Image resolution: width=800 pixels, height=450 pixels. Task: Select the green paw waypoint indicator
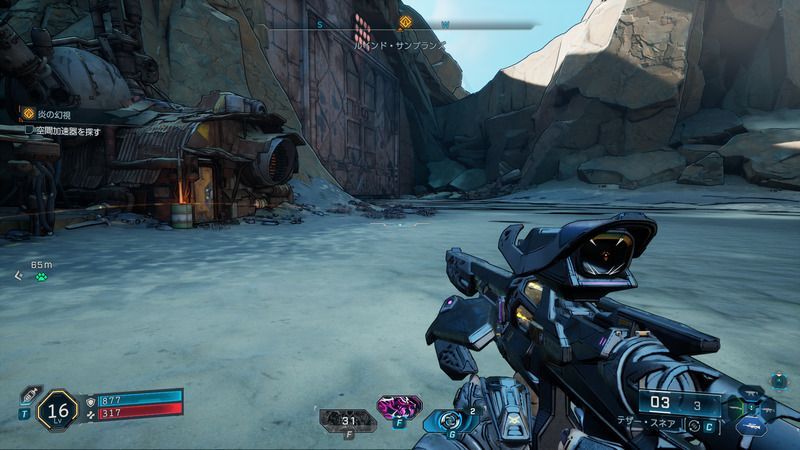click(42, 277)
